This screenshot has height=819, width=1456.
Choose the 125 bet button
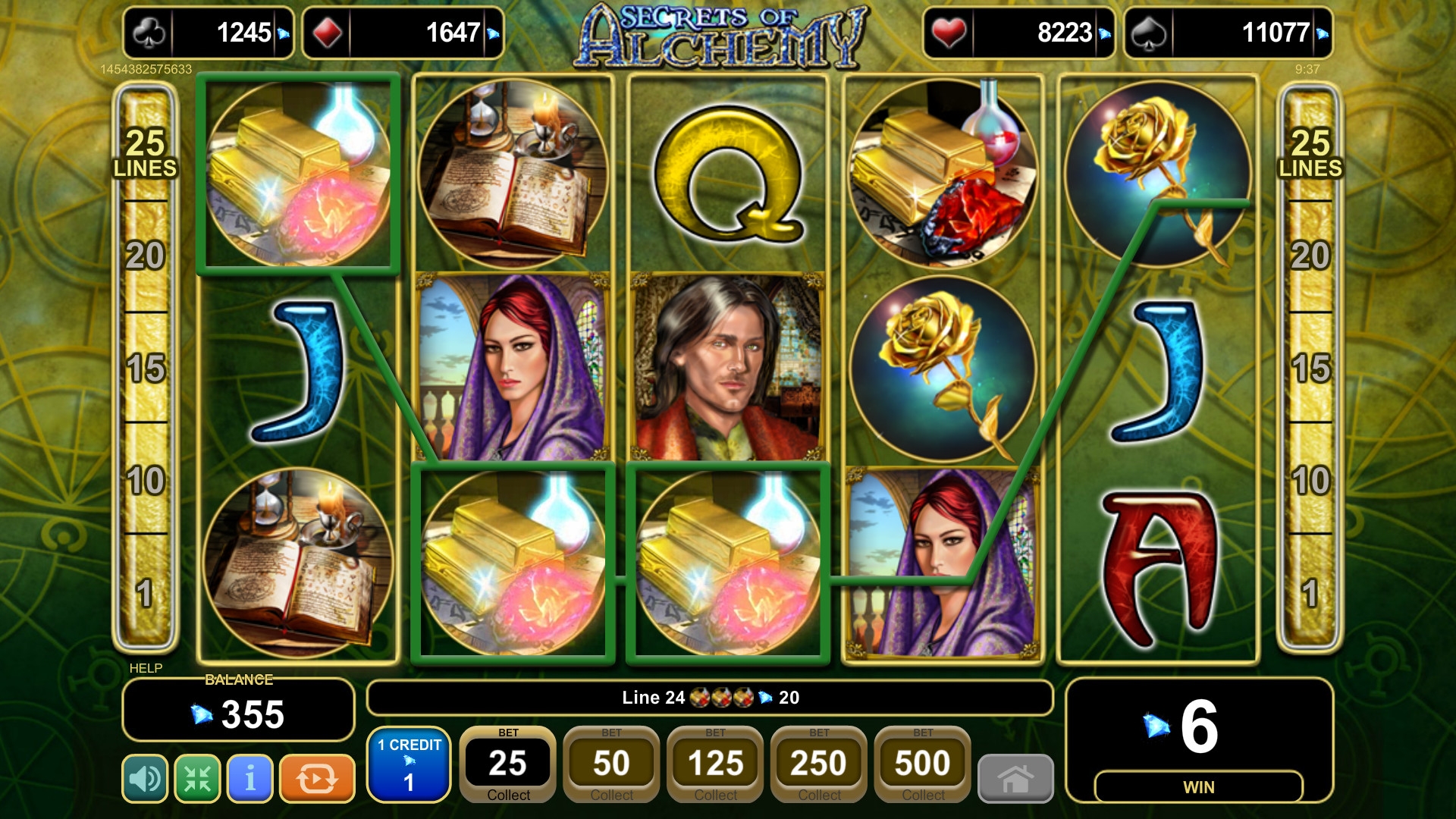(x=715, y=764)
